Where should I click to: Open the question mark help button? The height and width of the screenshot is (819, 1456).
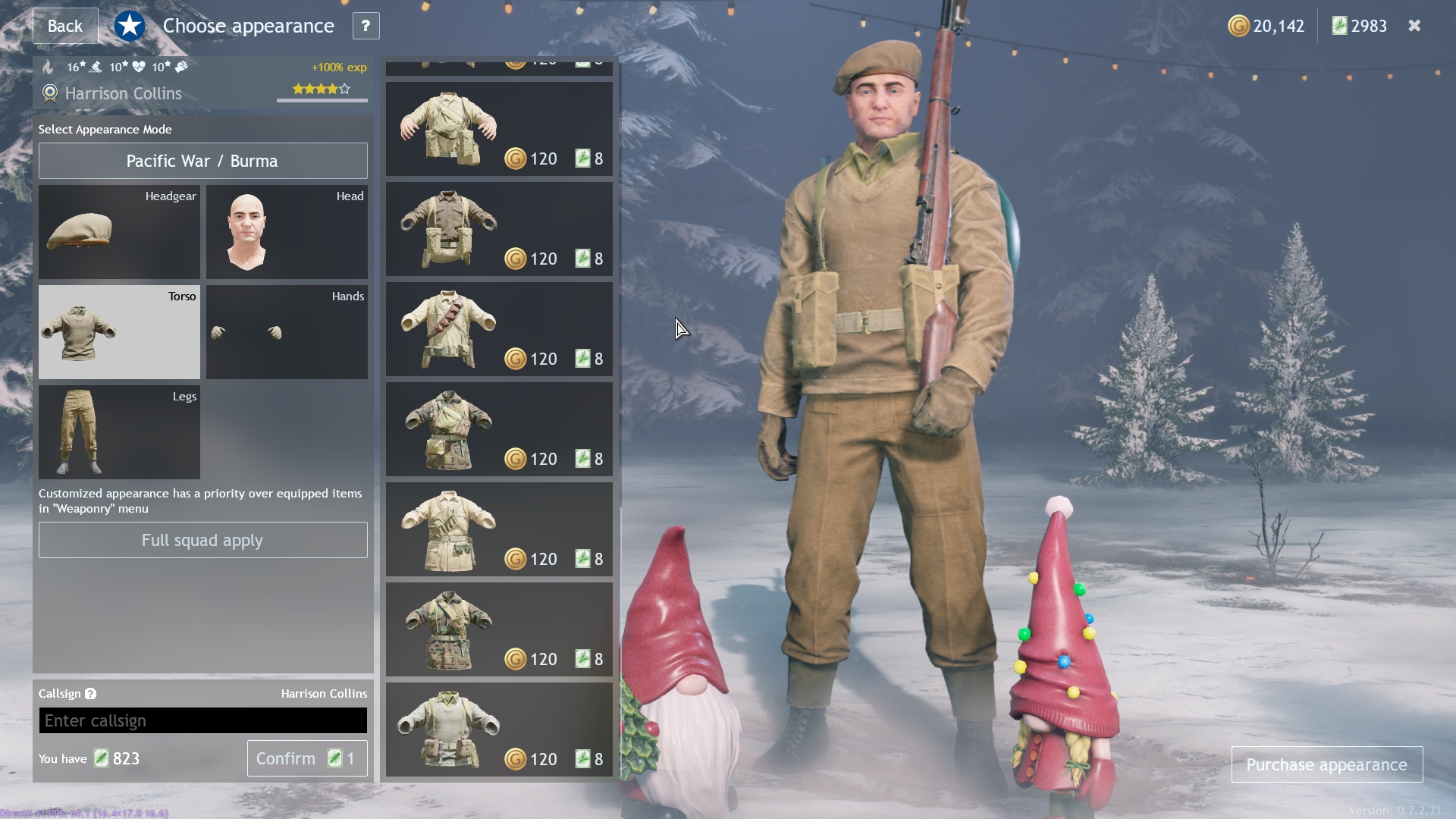pos(366,26)
